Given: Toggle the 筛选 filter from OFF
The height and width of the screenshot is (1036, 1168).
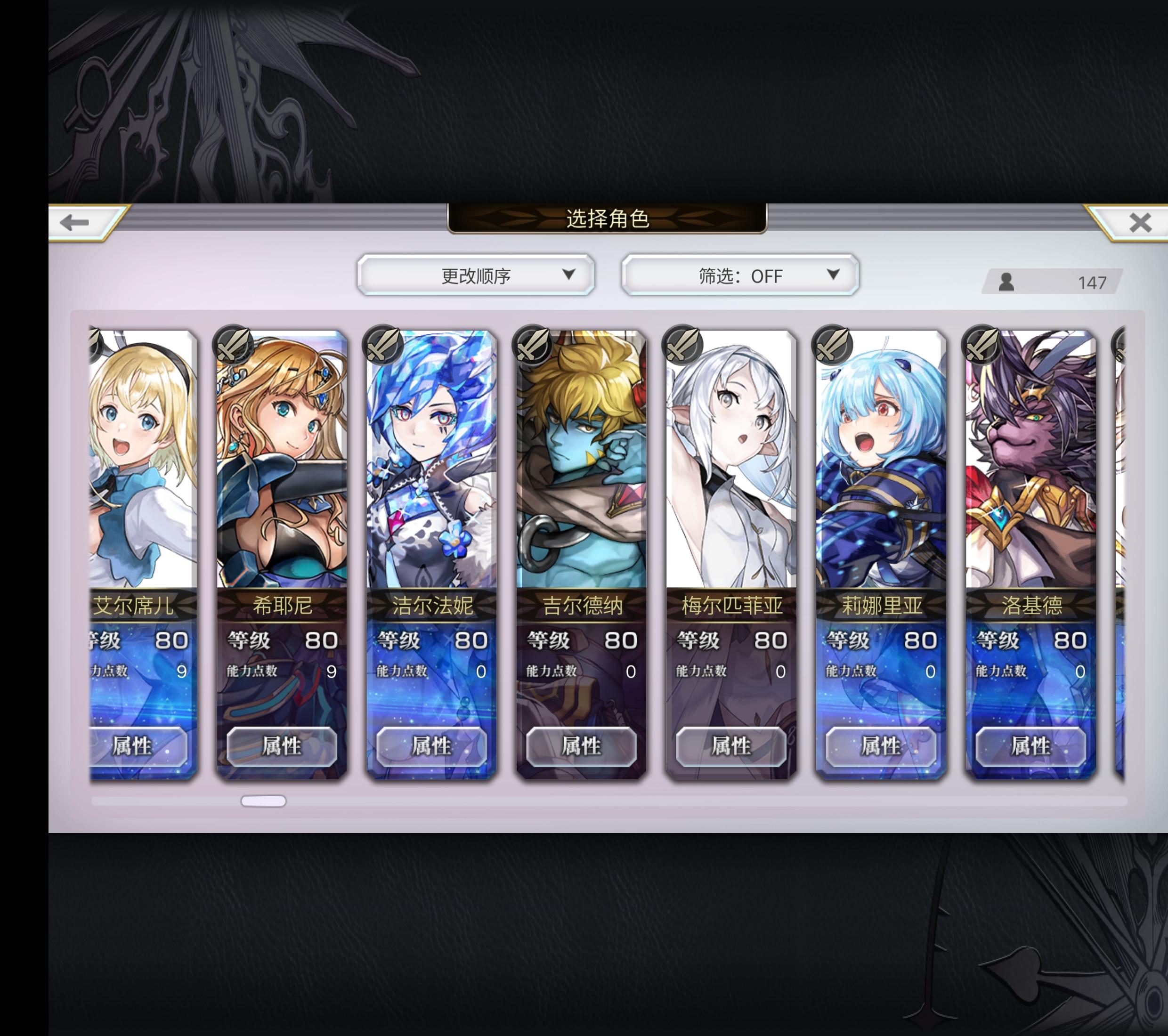Looking at the screenshot, I should tap(740, 276).
